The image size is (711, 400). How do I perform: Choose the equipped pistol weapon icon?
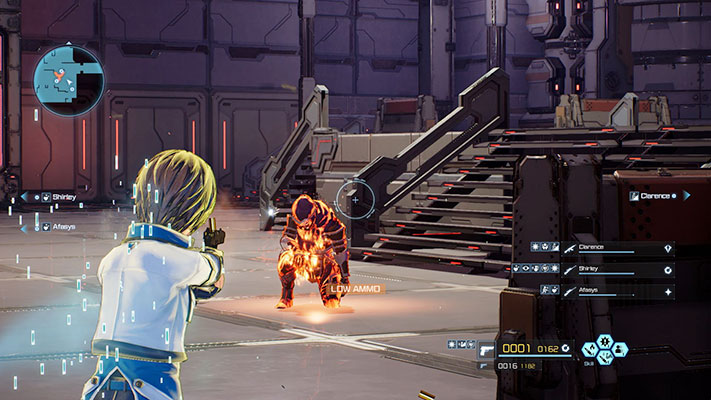coord(485,350)
